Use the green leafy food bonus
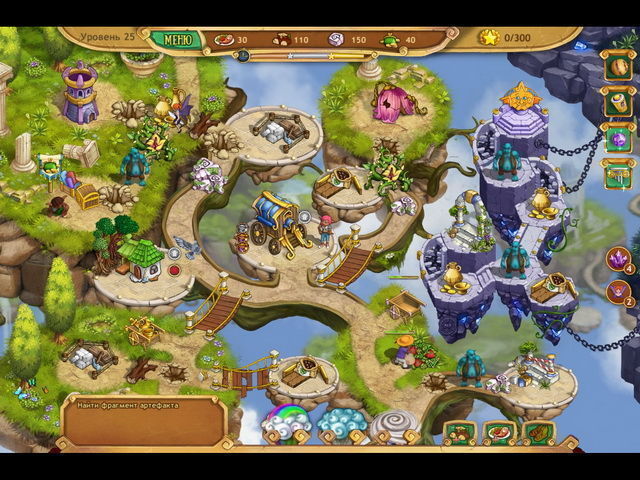This screenshot has width=640, height=480. pos(538,434)
